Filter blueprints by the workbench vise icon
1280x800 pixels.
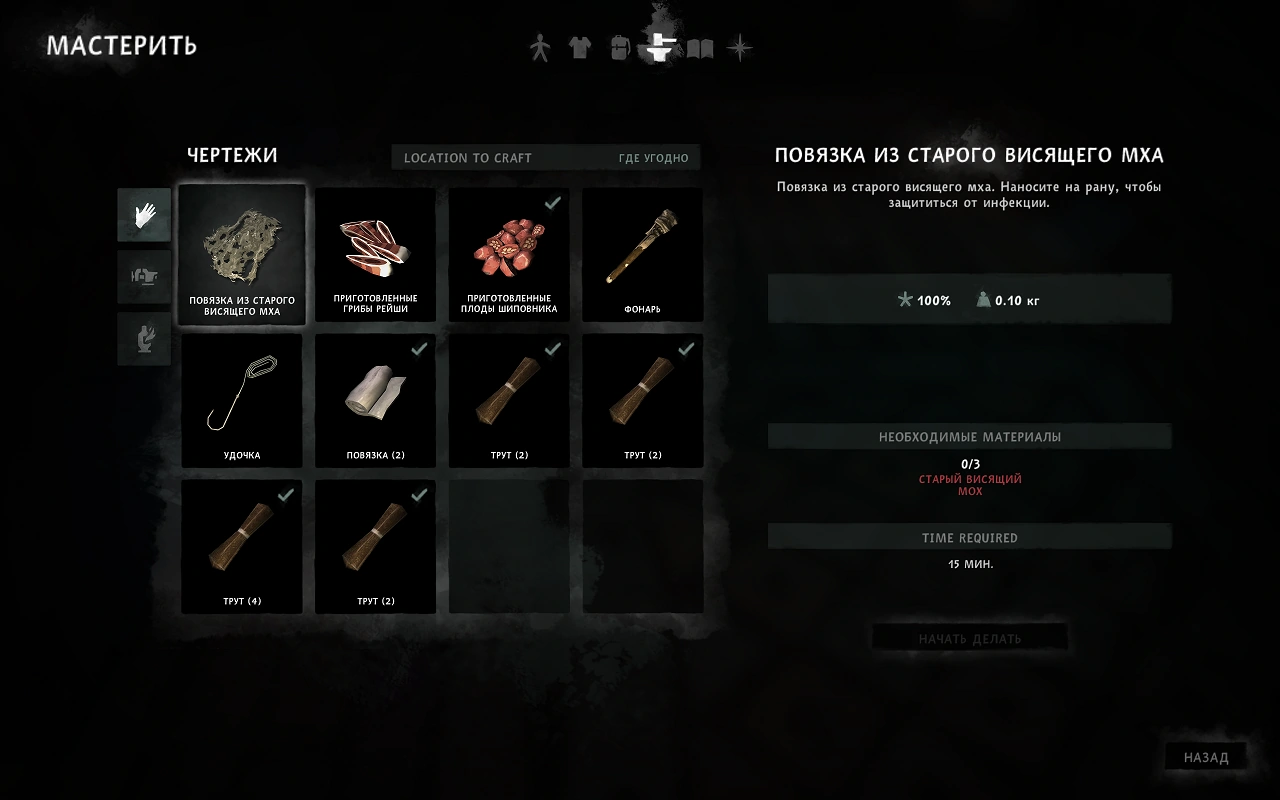(144, 277)
